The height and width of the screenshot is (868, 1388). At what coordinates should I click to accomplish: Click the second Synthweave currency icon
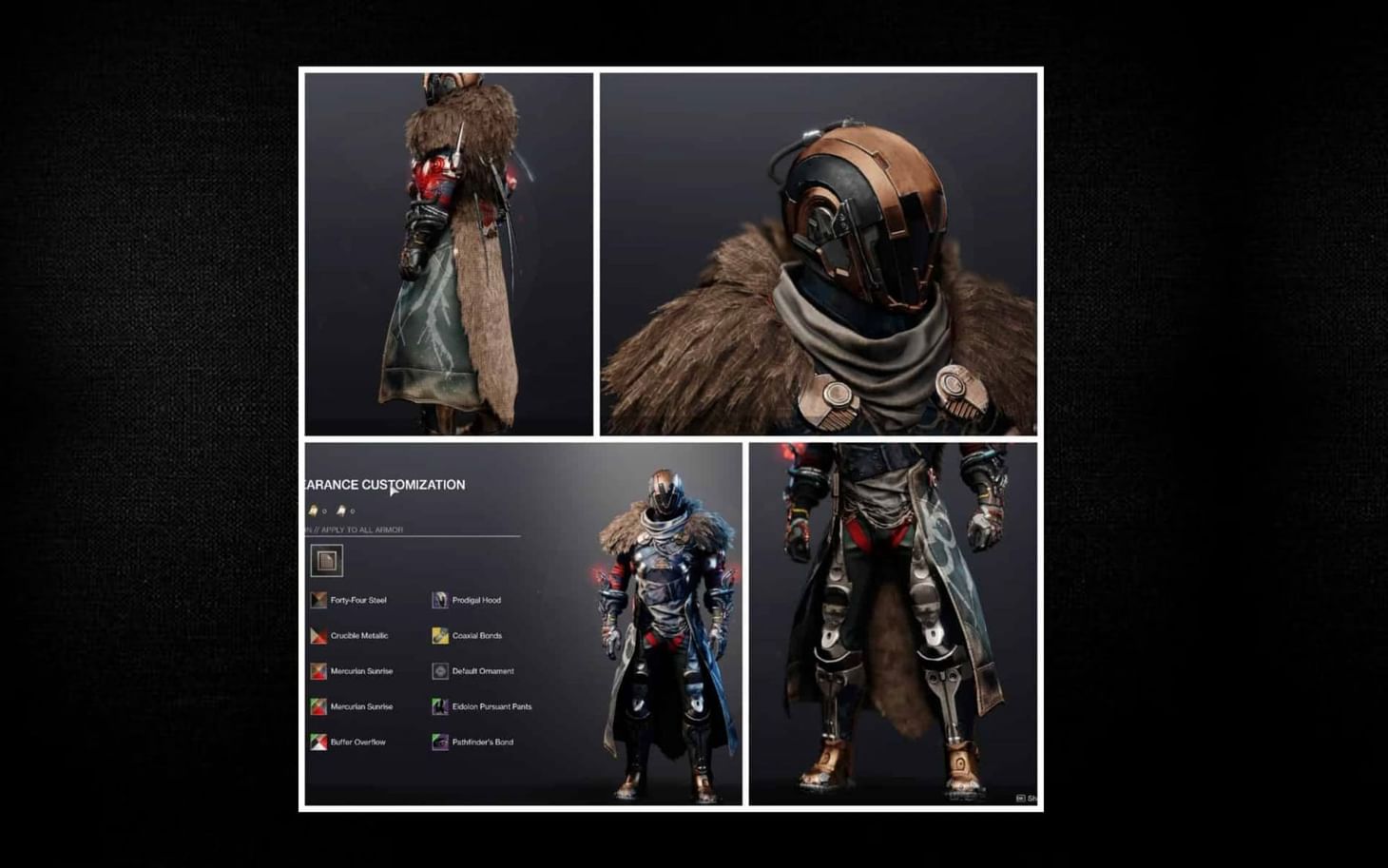click(340, 511)
